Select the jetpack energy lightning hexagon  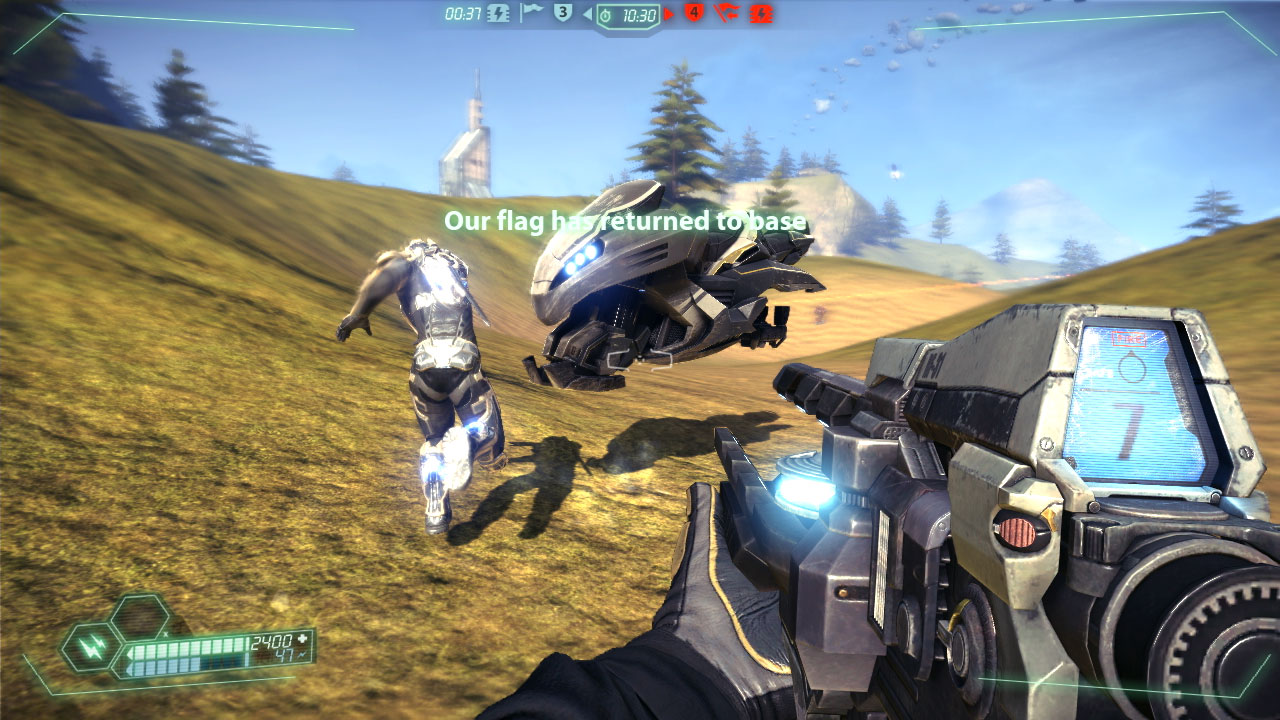(x=92, y=649)
